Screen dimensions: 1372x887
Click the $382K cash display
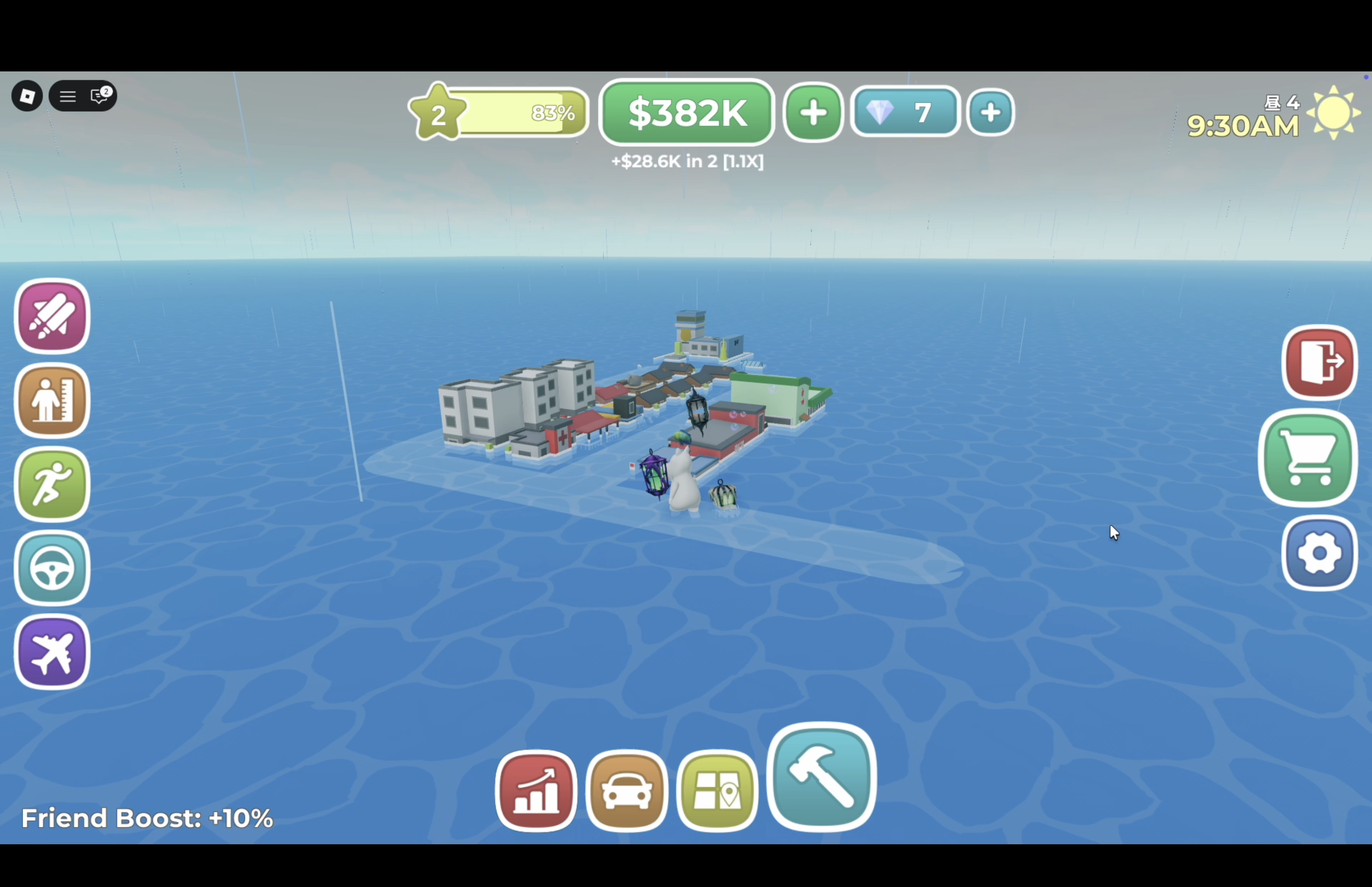[x=687, y=112]
